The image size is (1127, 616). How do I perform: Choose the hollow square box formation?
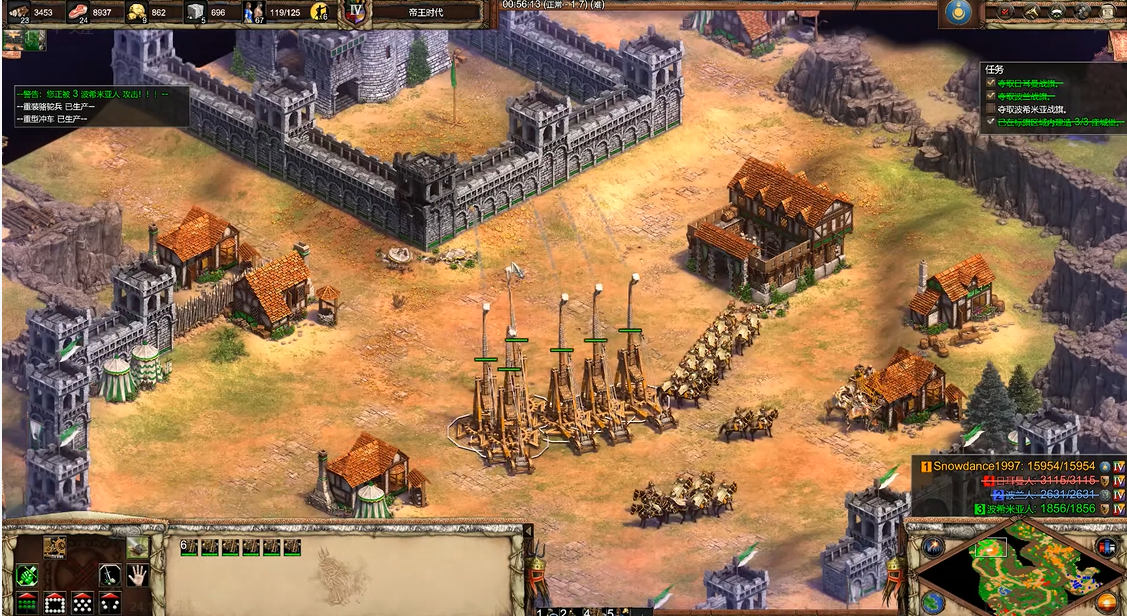[54, 603]
